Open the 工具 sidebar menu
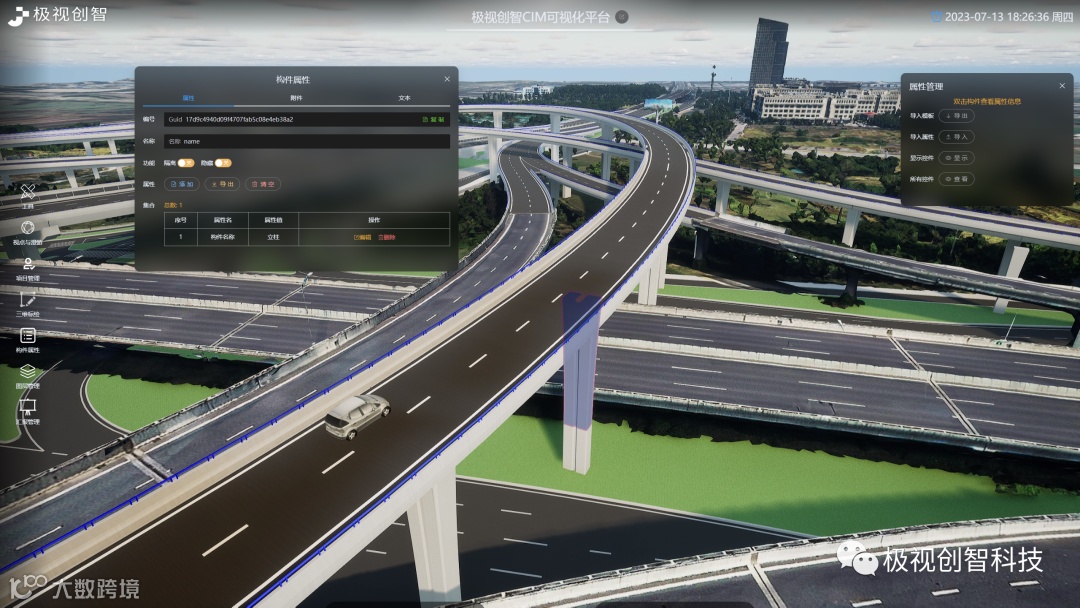The image size is (1080, 608). click(x=28, y=194)
